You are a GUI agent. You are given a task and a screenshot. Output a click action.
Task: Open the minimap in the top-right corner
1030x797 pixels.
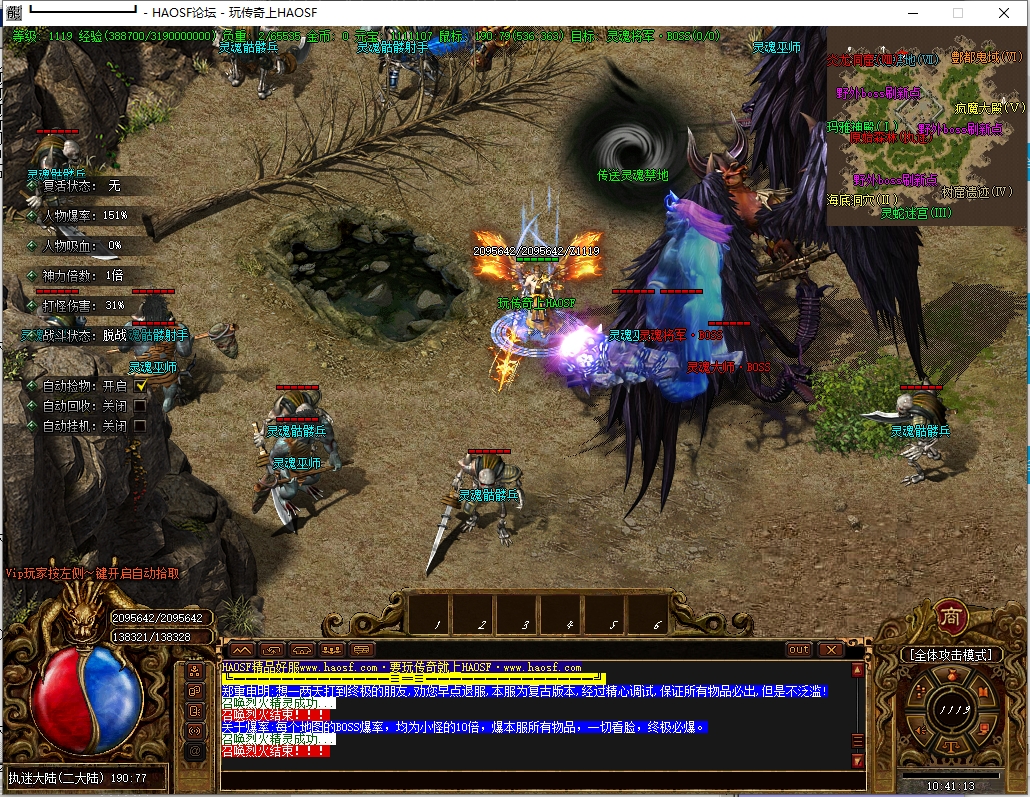pos(925,125)
